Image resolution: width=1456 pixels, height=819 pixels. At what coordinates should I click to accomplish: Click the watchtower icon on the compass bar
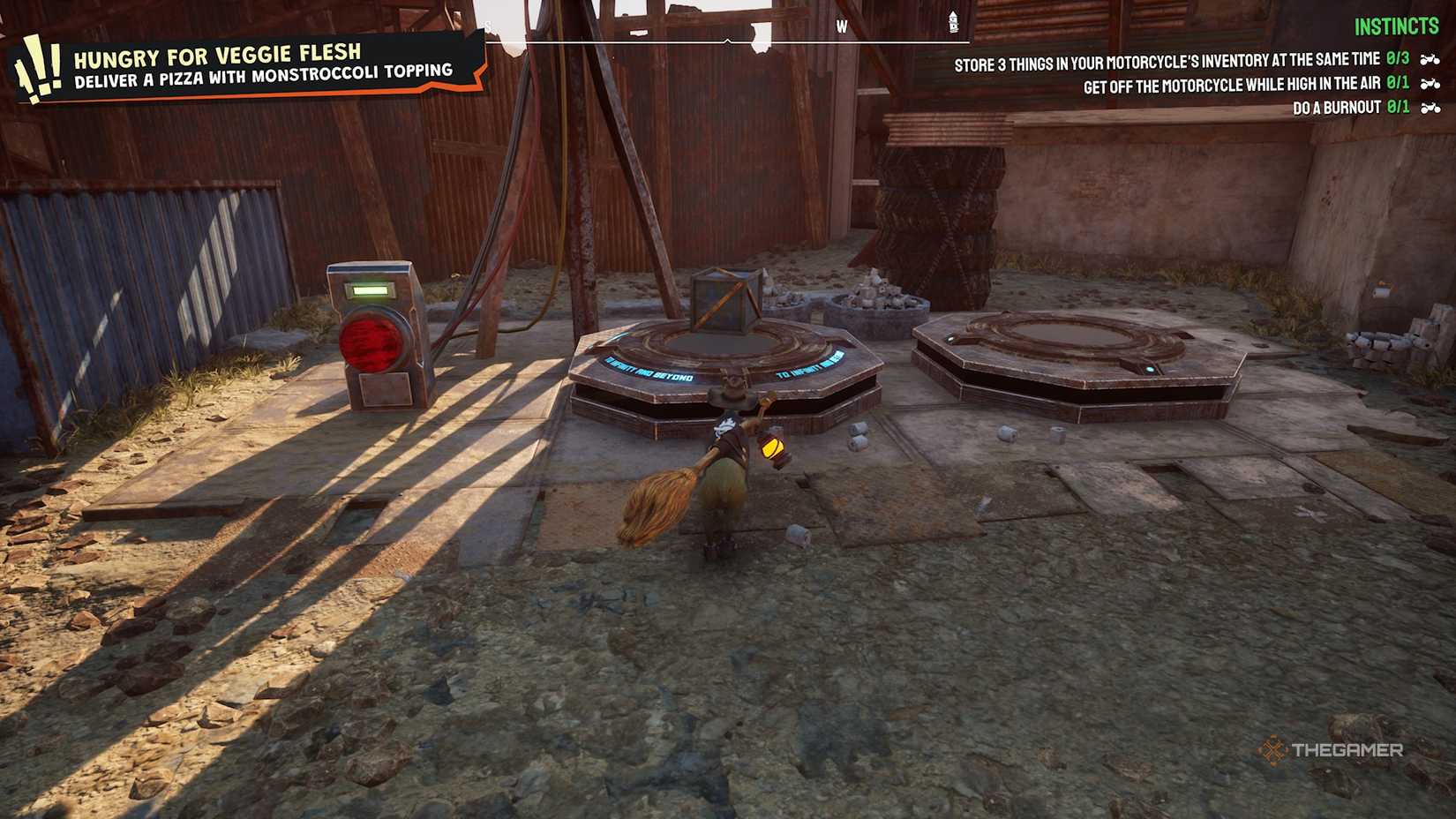952,22
